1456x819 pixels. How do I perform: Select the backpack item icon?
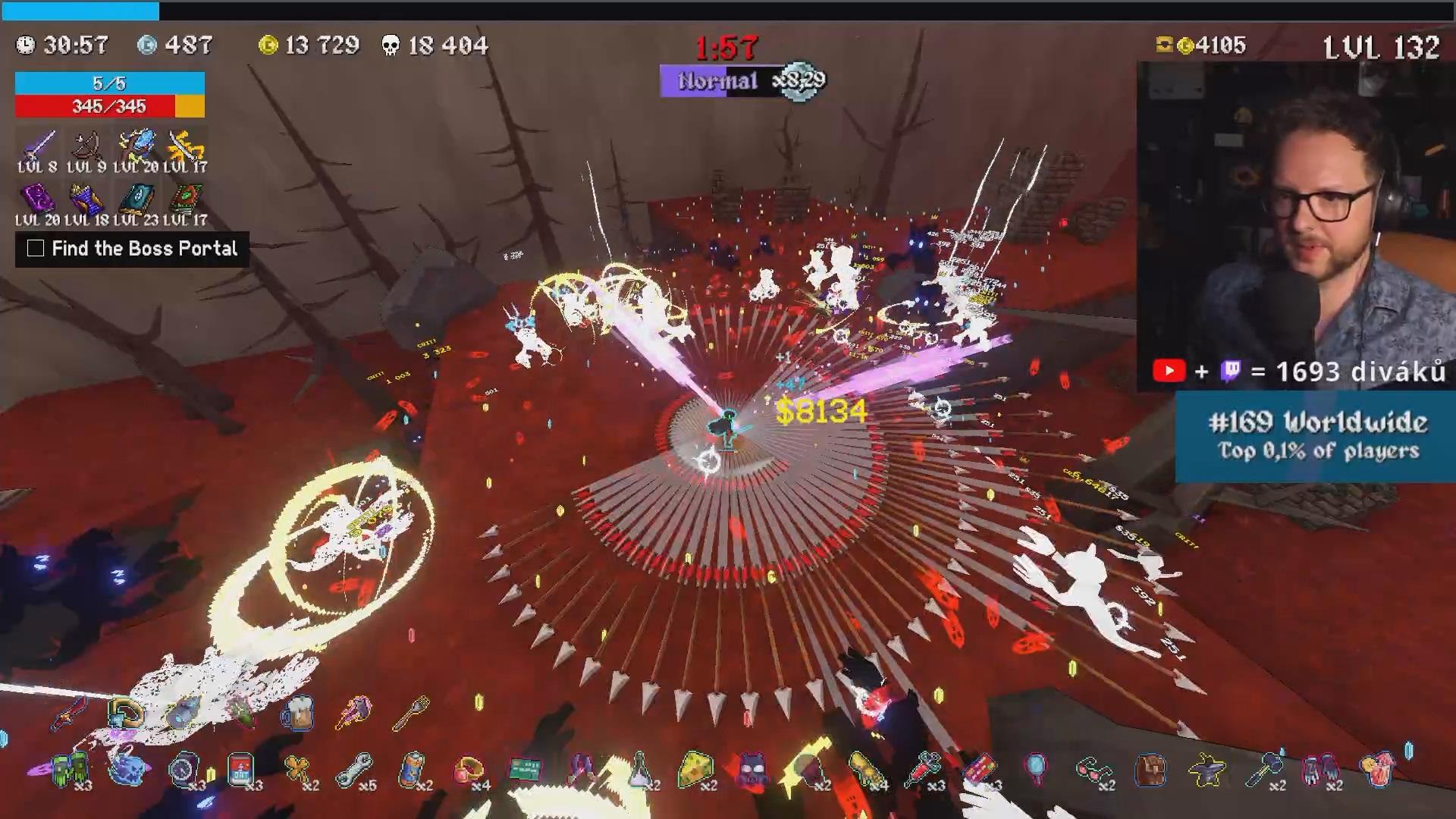coord(1150,769)
